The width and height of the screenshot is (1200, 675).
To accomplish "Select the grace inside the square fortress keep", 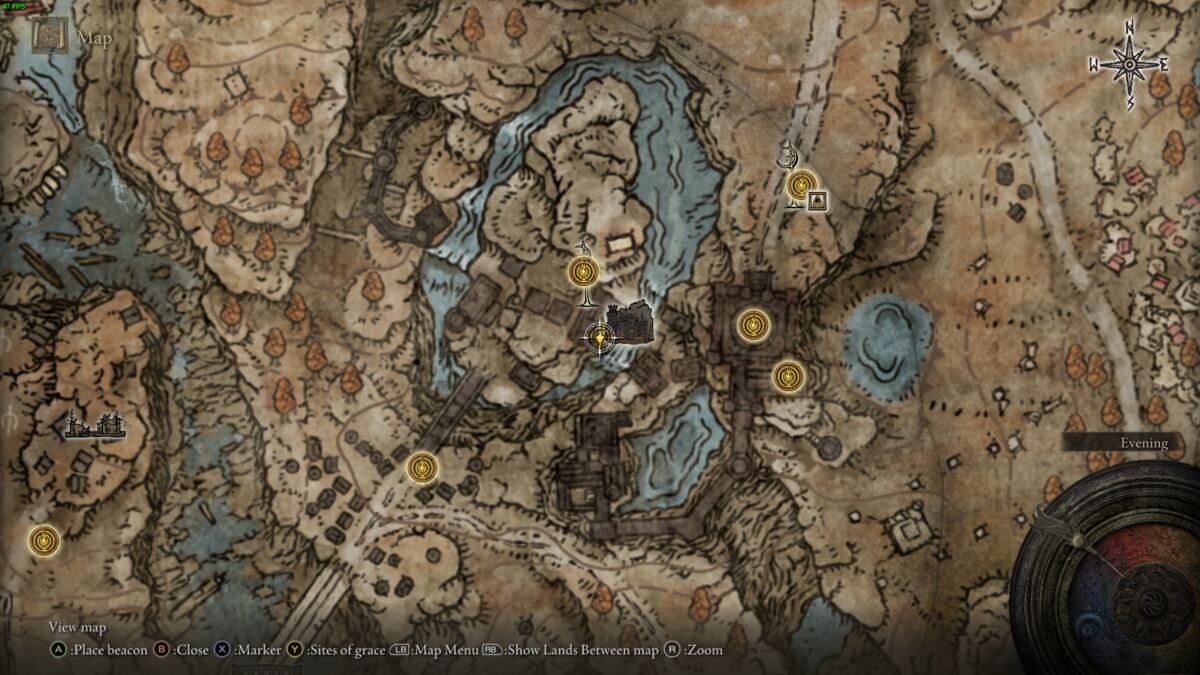I will pyautogui.click(x=752, y=324).
